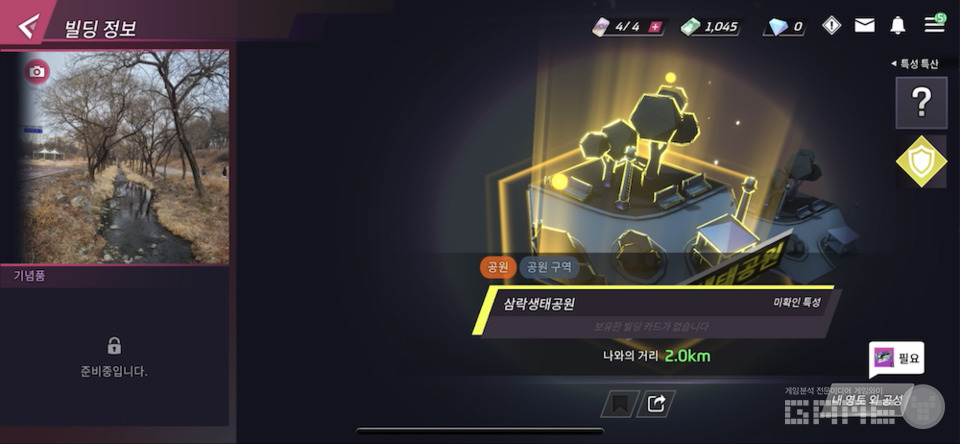Open the alert diamond exclamation icon
This screenshot has width=960, height=444.
coord(831,26)
